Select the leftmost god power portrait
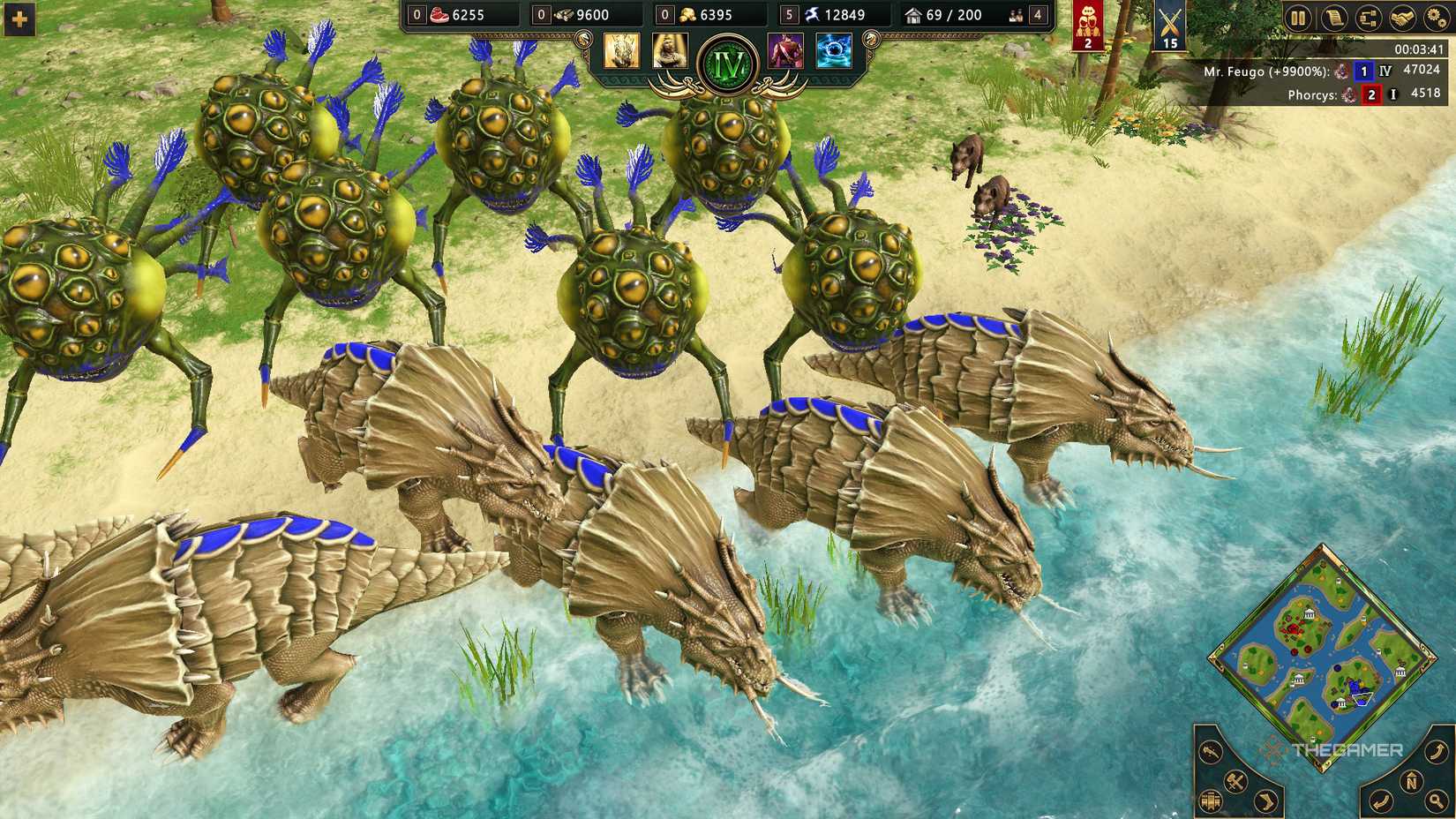Image resolution: width=1456 pixels, height=819 pixels. tap(624, 49)
